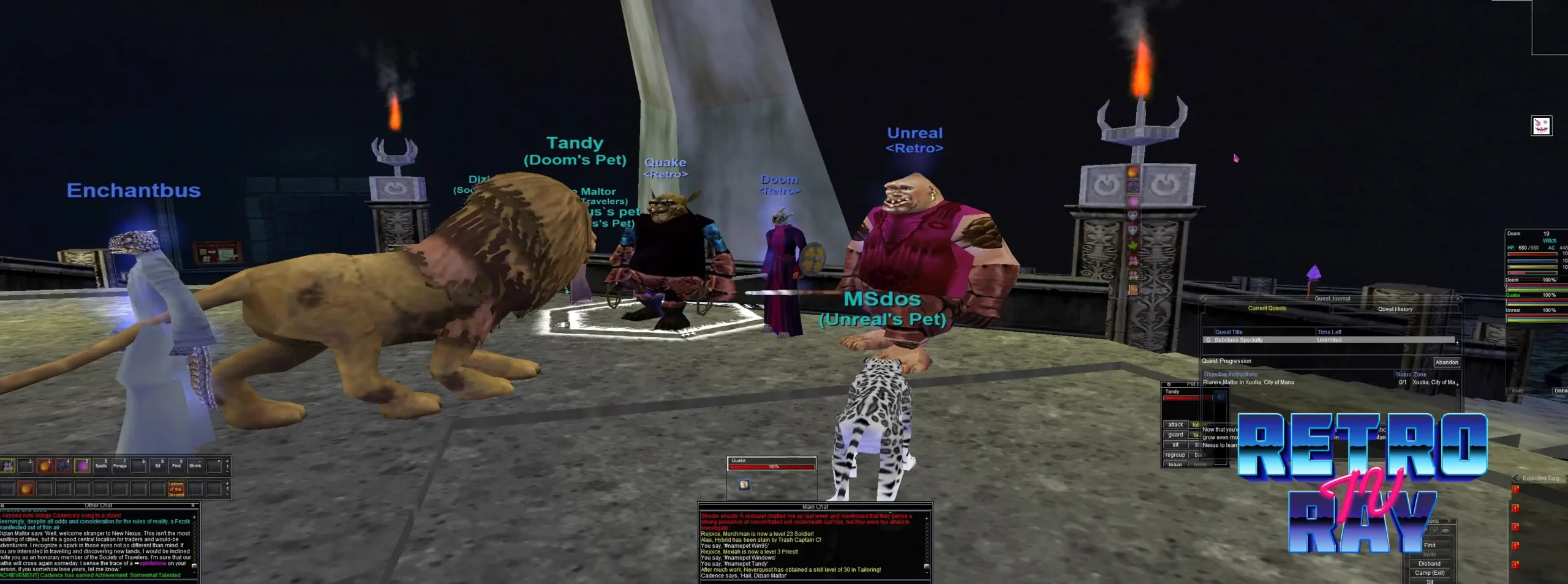Tell the pet to regroup
The image size is (1568, 584).
pos(1175,455)
